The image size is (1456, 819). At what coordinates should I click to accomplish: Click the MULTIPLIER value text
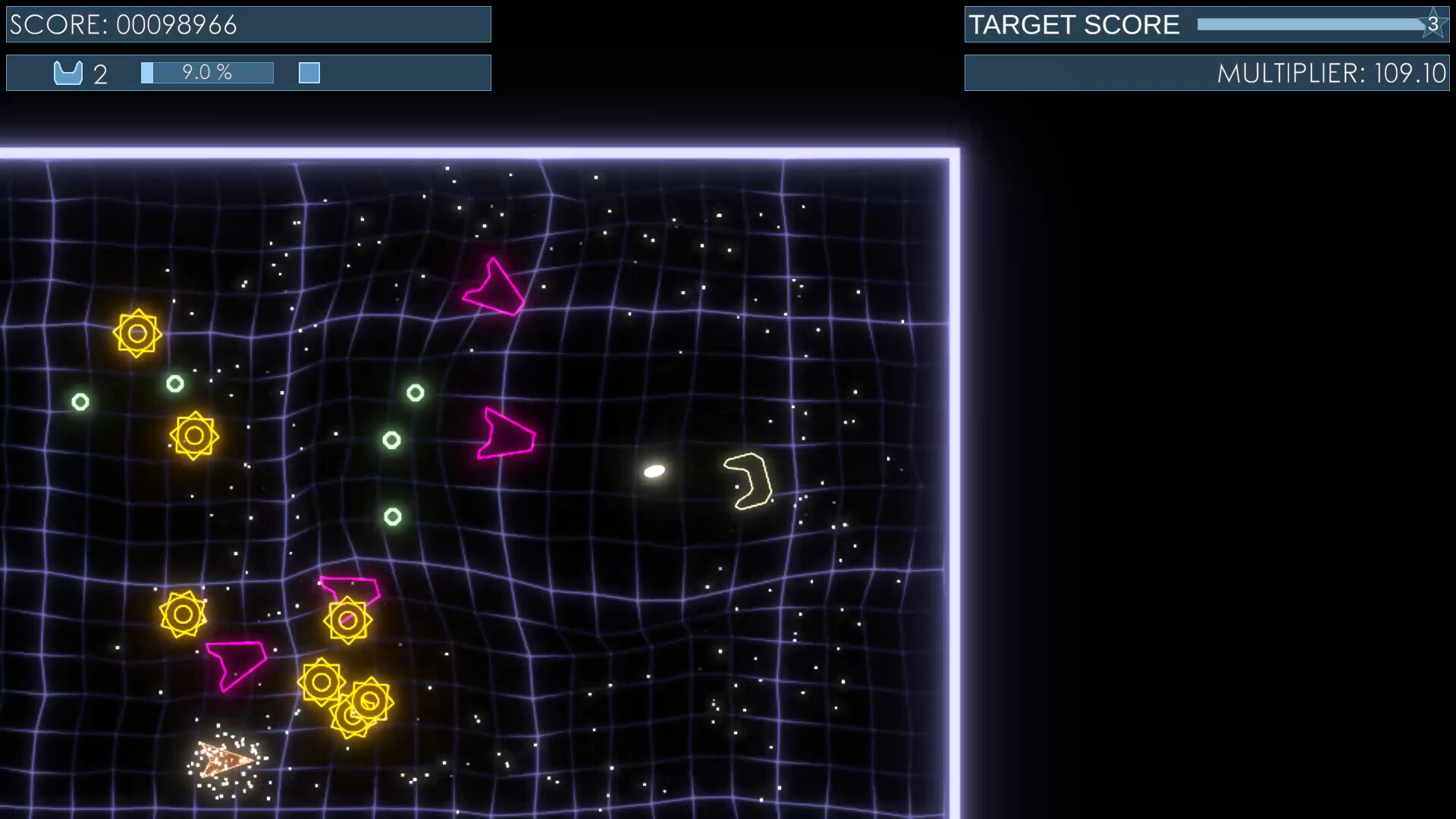pyautogui.click(x=1332, y=74)
